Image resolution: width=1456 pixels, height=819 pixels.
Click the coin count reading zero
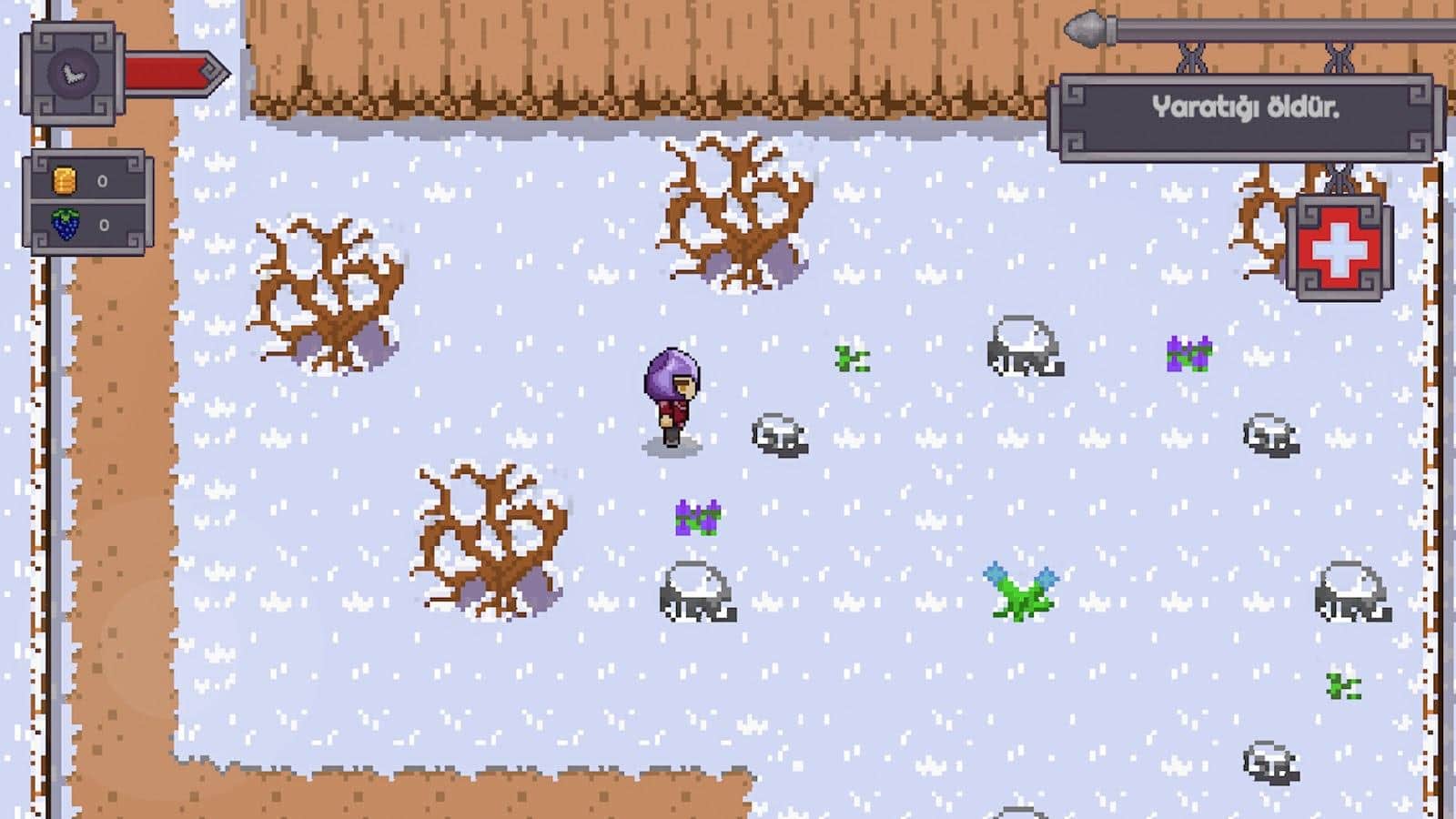pyautogui.click(x=101, y=181)
